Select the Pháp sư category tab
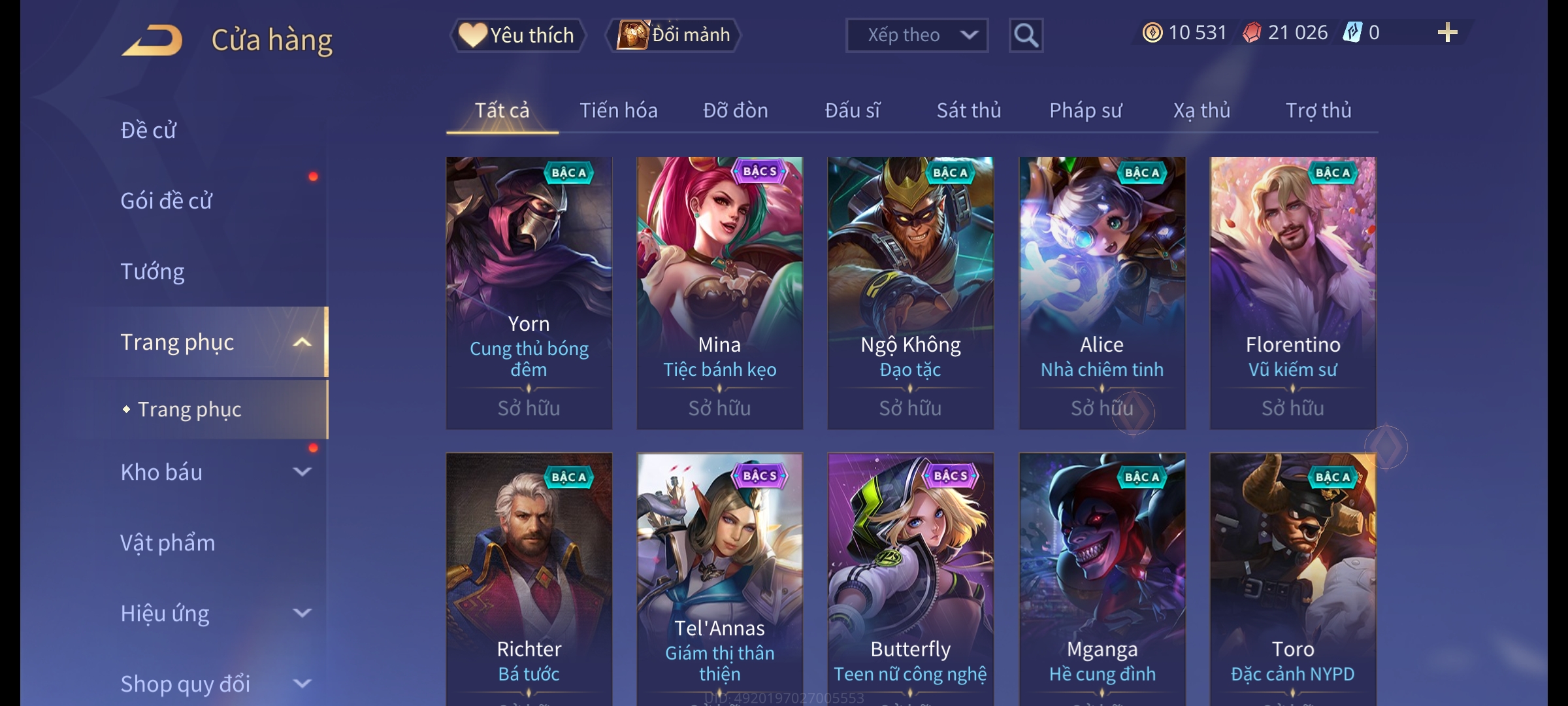The height and width of the screenshot is (706, 1568). (1085, 110)
